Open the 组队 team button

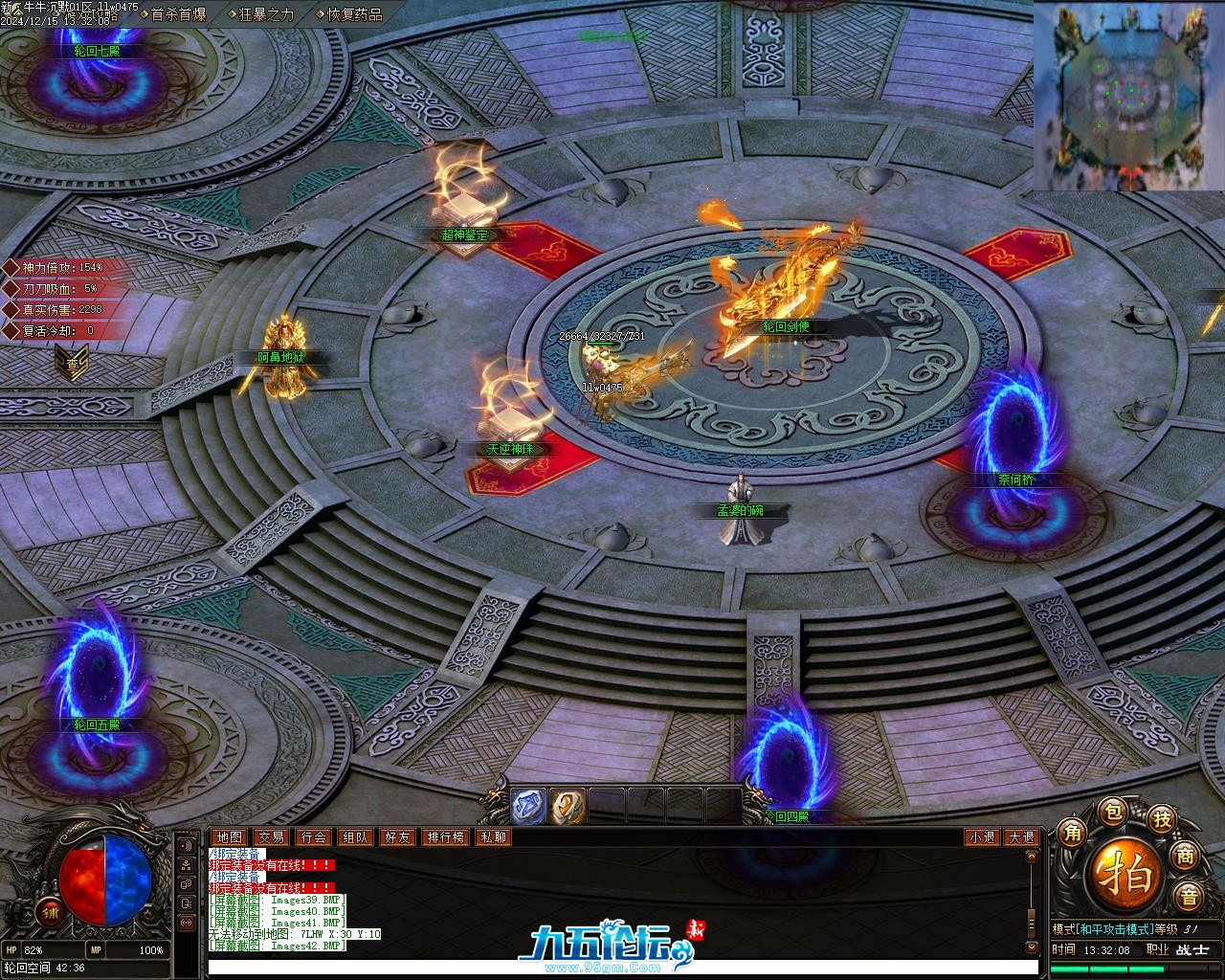[355, 837]
